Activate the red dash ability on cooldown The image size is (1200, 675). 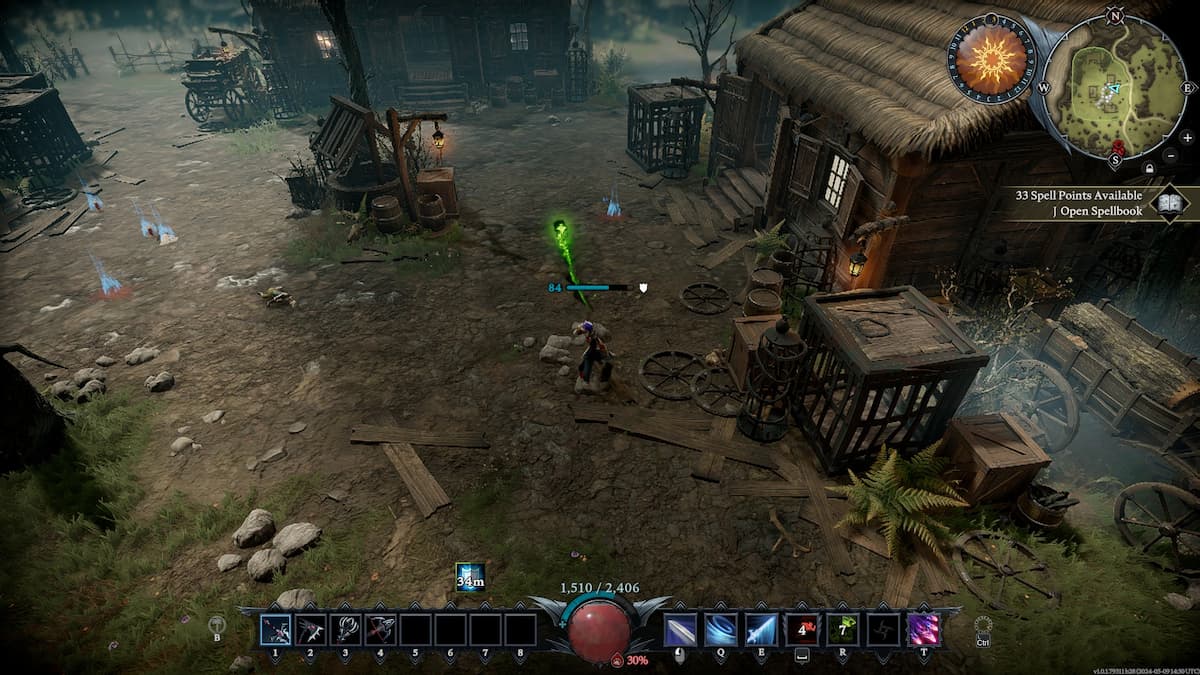(801, 630)
